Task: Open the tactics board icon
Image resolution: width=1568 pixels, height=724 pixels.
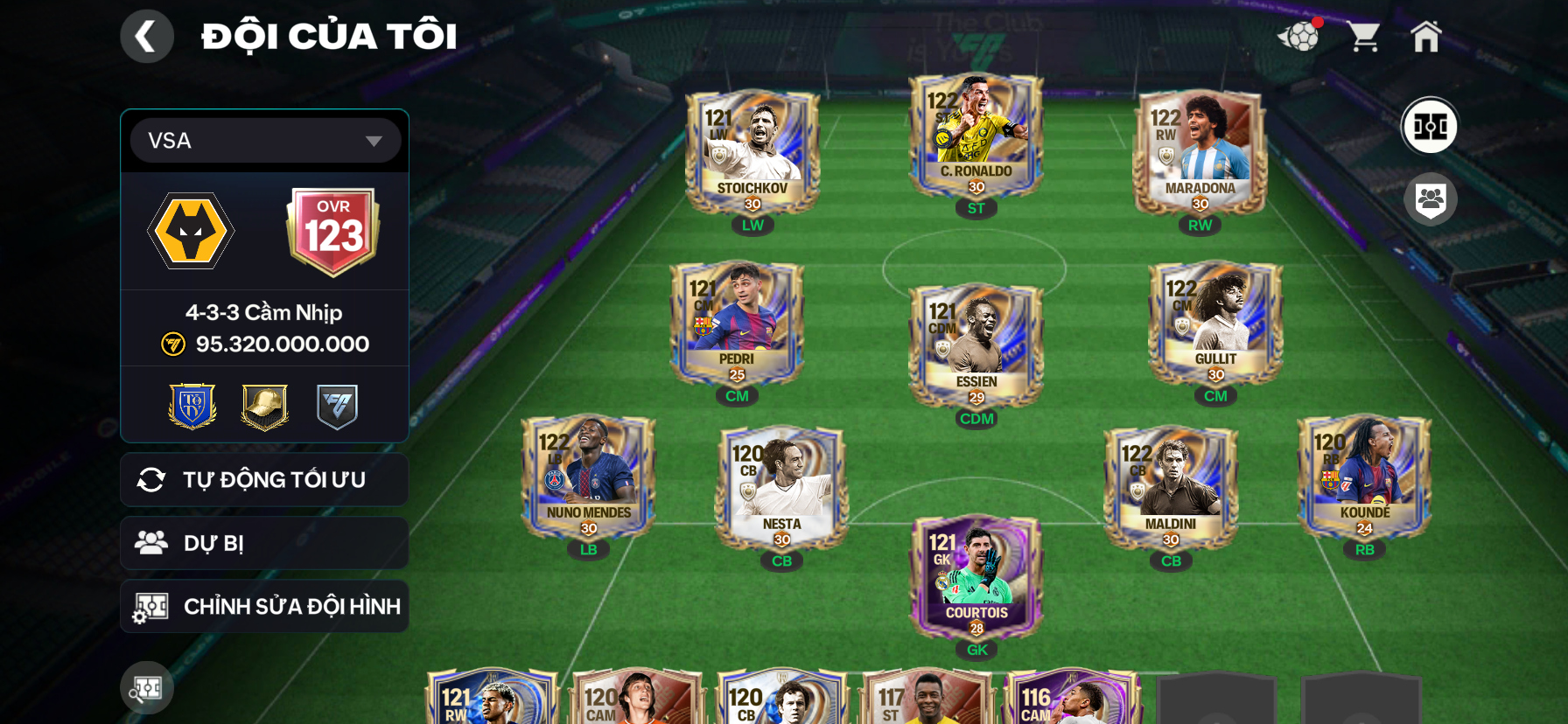Action: [1430, 126]
